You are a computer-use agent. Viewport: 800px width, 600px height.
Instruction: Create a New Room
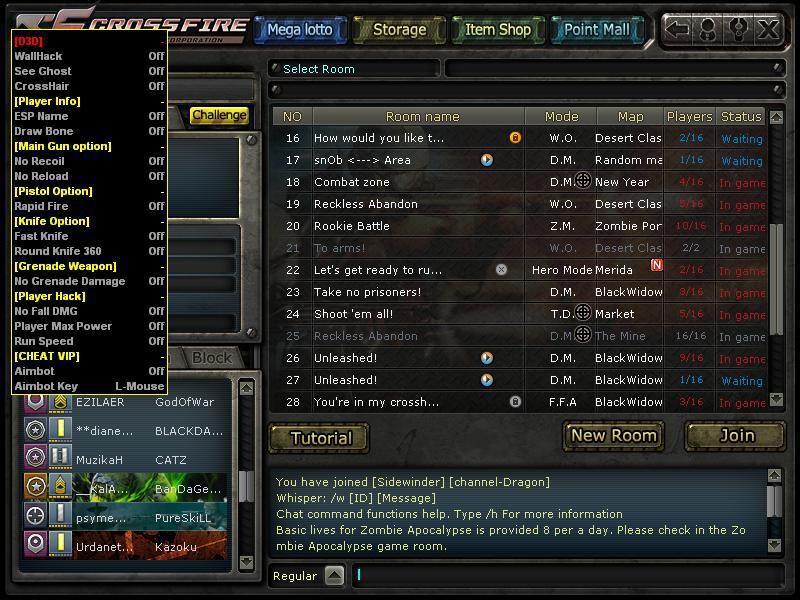(613, 435)
